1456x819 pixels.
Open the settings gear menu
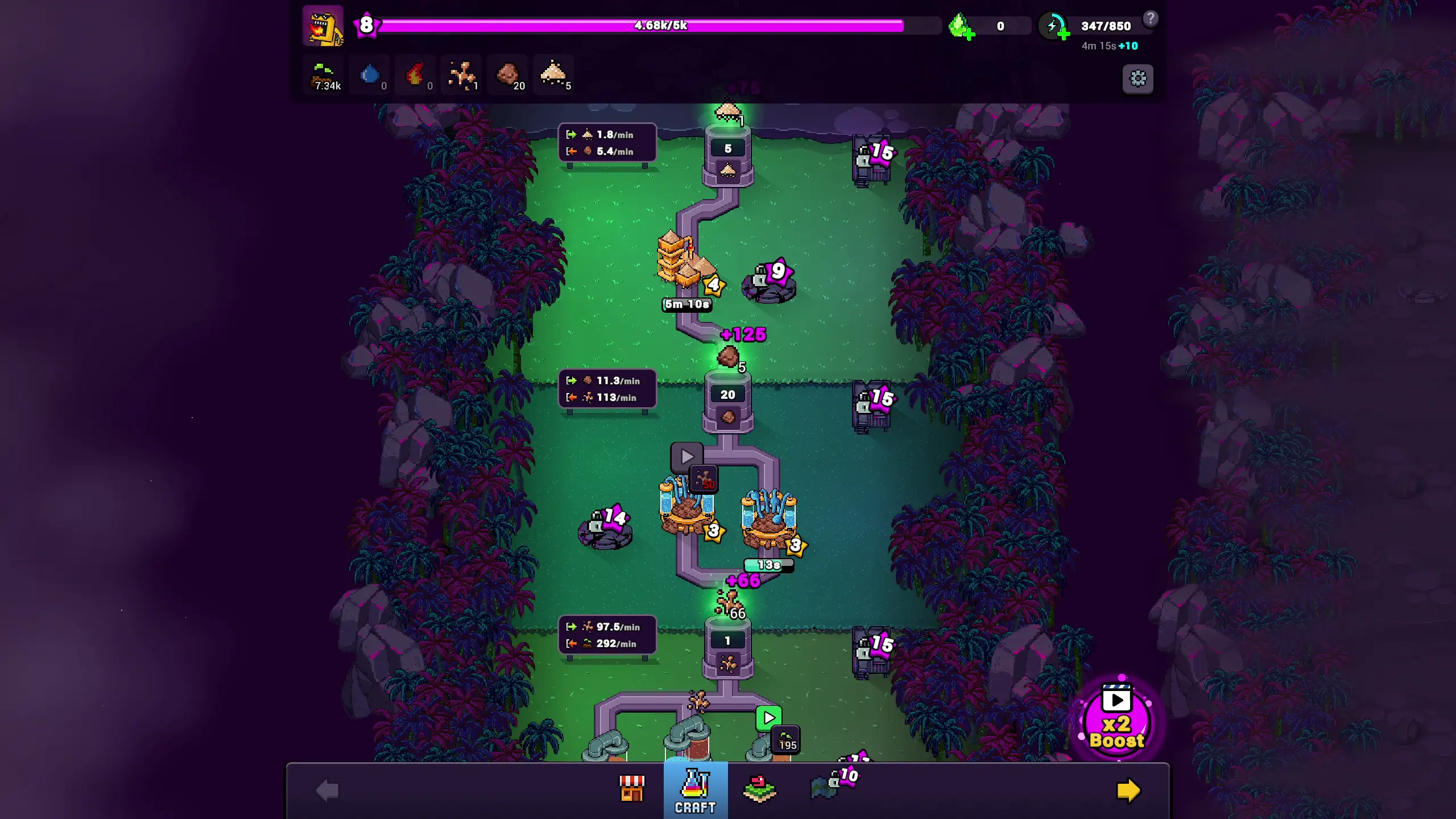(x=1137, y=79)
